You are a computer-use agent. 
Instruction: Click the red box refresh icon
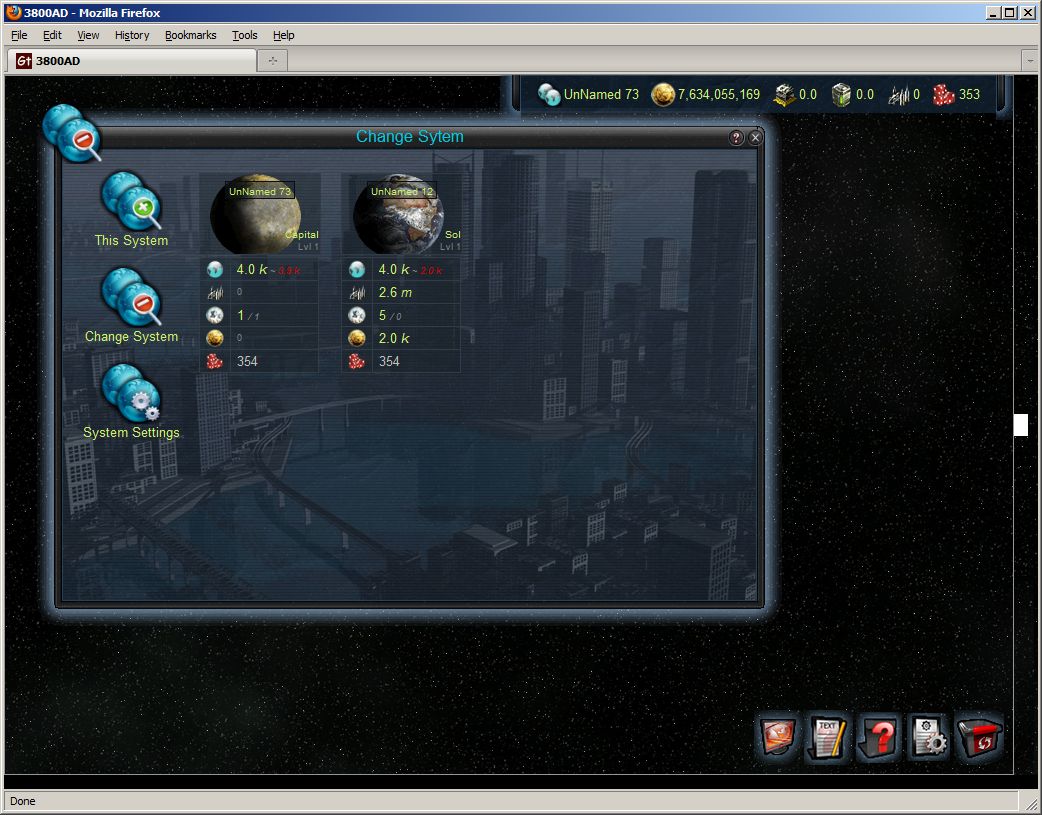pyautogui.click(x=980, y=739)
